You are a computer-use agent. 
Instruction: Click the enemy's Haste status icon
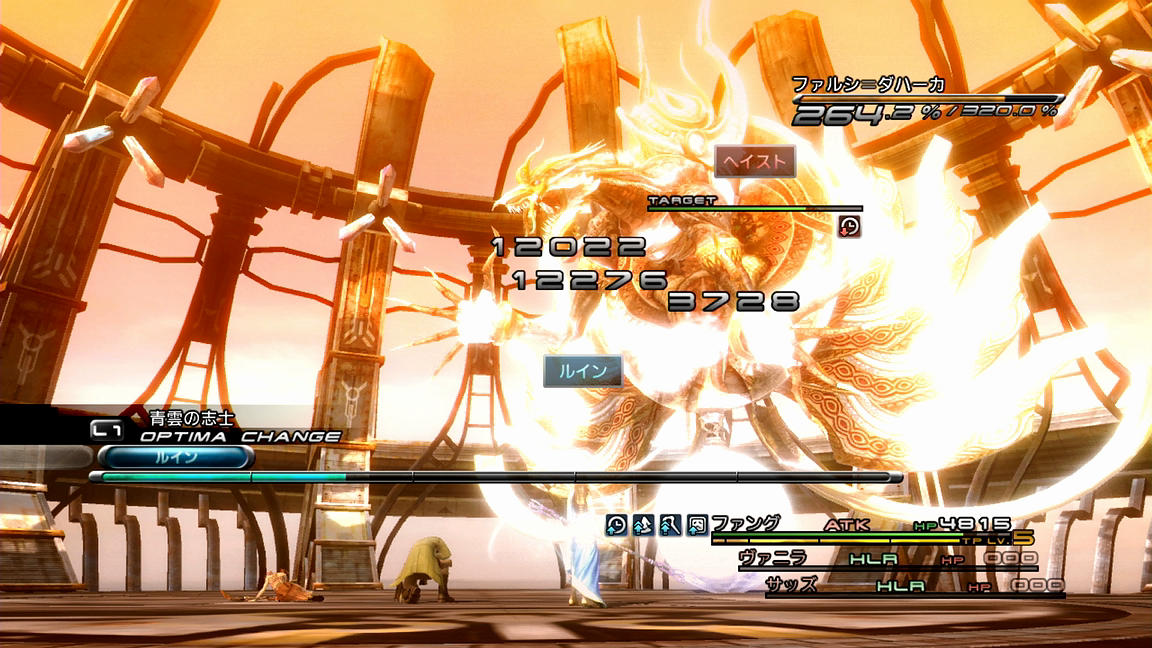pos(849,226)
